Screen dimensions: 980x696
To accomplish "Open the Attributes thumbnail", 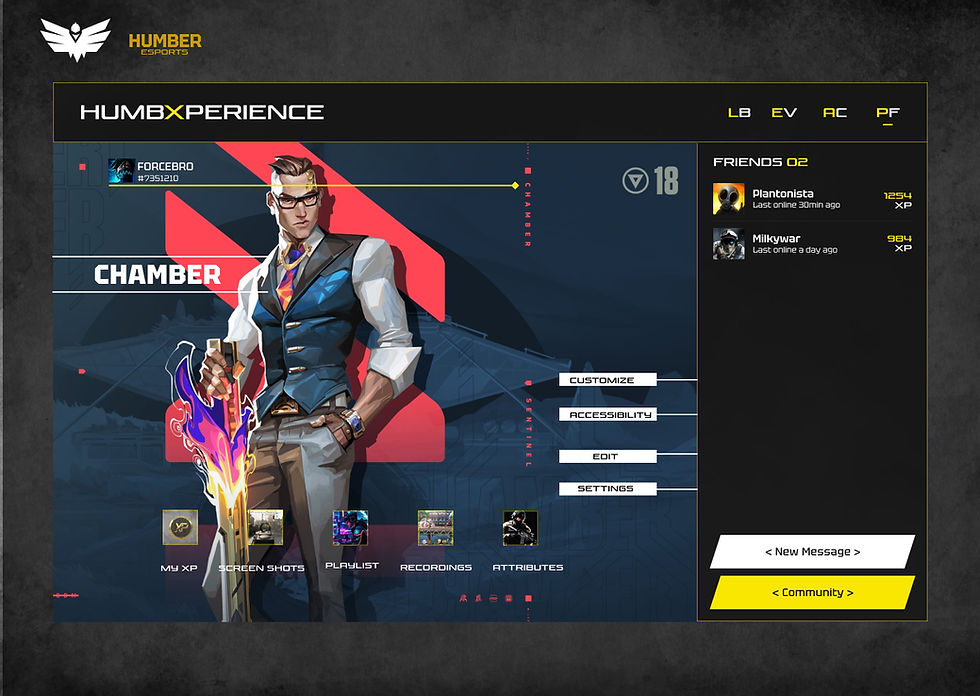I will [520, 528].
